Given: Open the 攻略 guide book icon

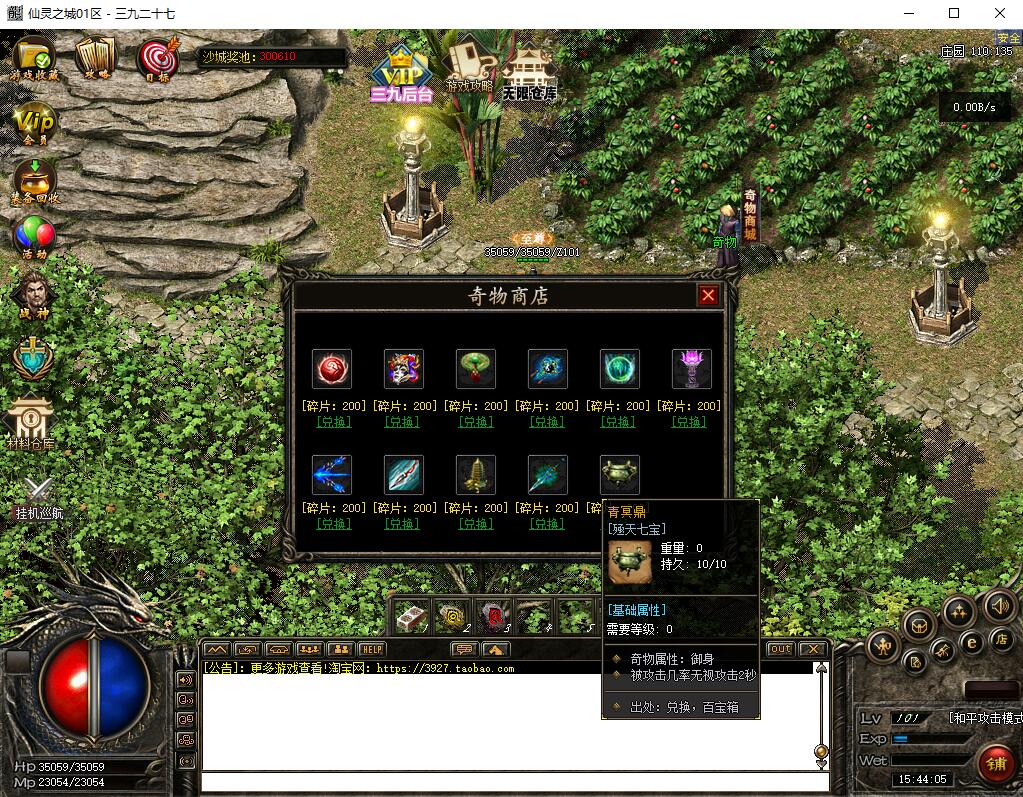Looking at the screenshot, I should tap(96, 56).
